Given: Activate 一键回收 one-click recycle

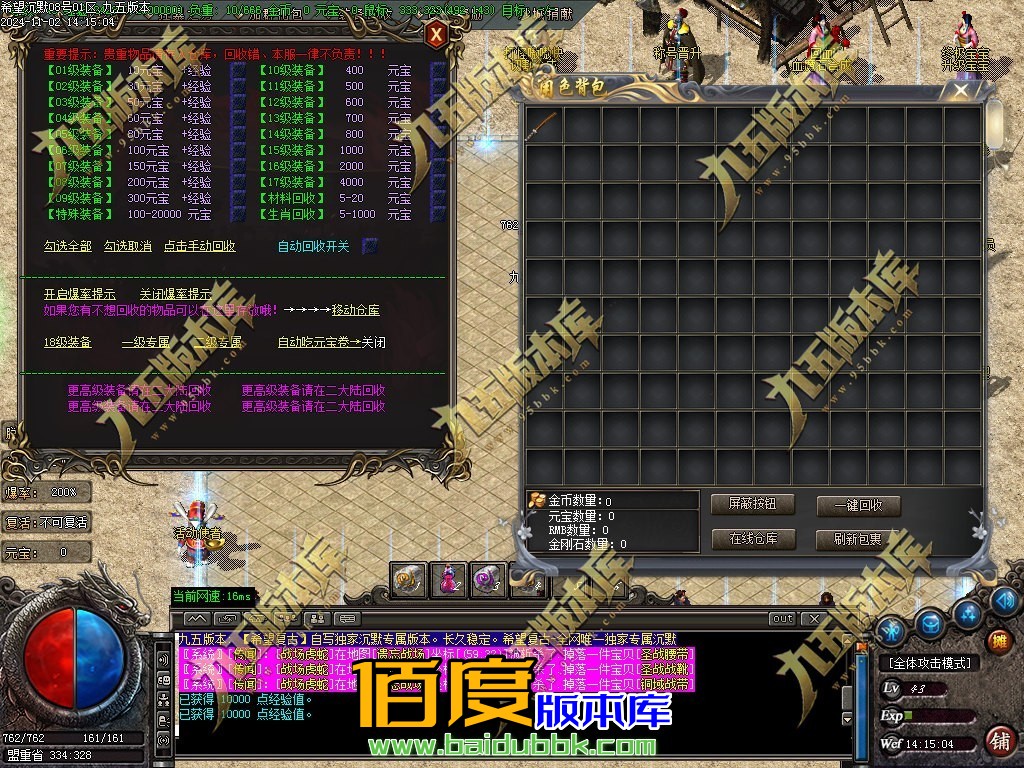Looking at the screenshot, I should 858,506.
